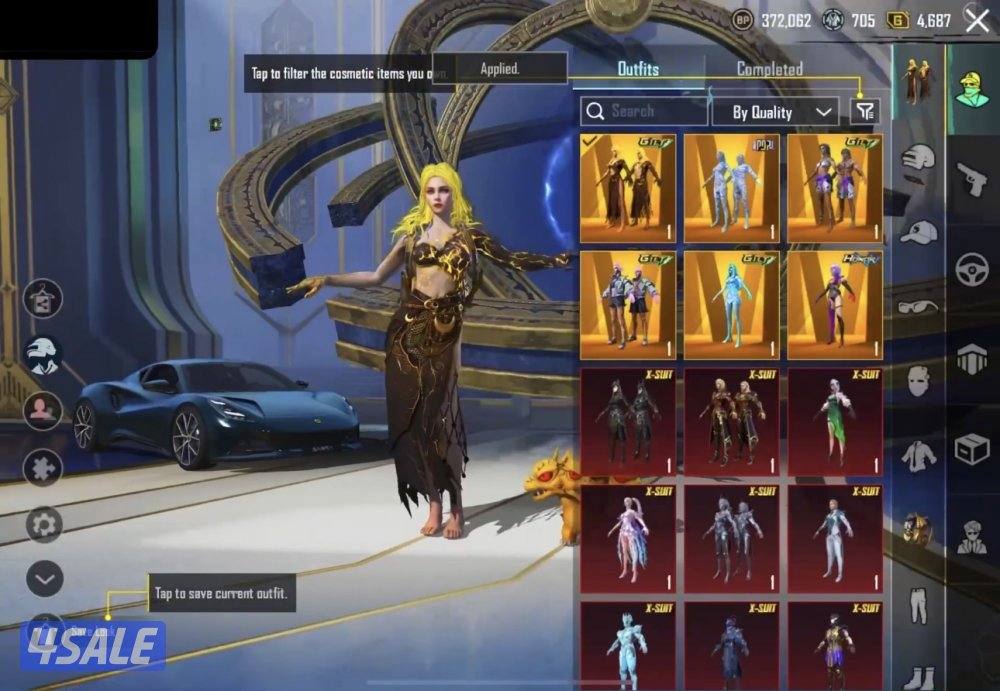Image resolution: width=1000 pixels, height=691 pixels.
Task: Toggle the owned cosmetics filter button
Action: tap(865, 112)
